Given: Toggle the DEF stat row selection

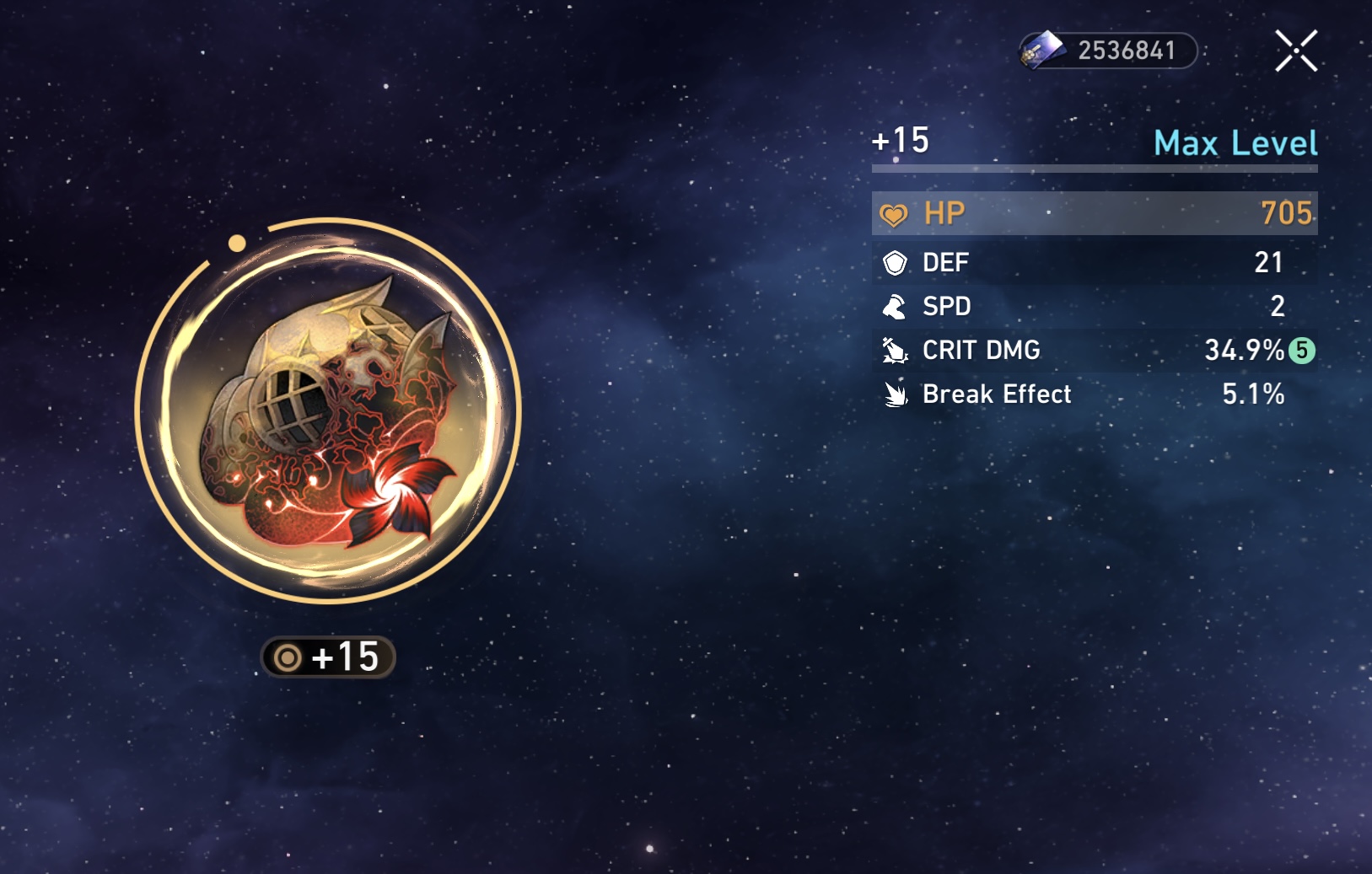Looking at the screenshot, I should [1093, 263].
